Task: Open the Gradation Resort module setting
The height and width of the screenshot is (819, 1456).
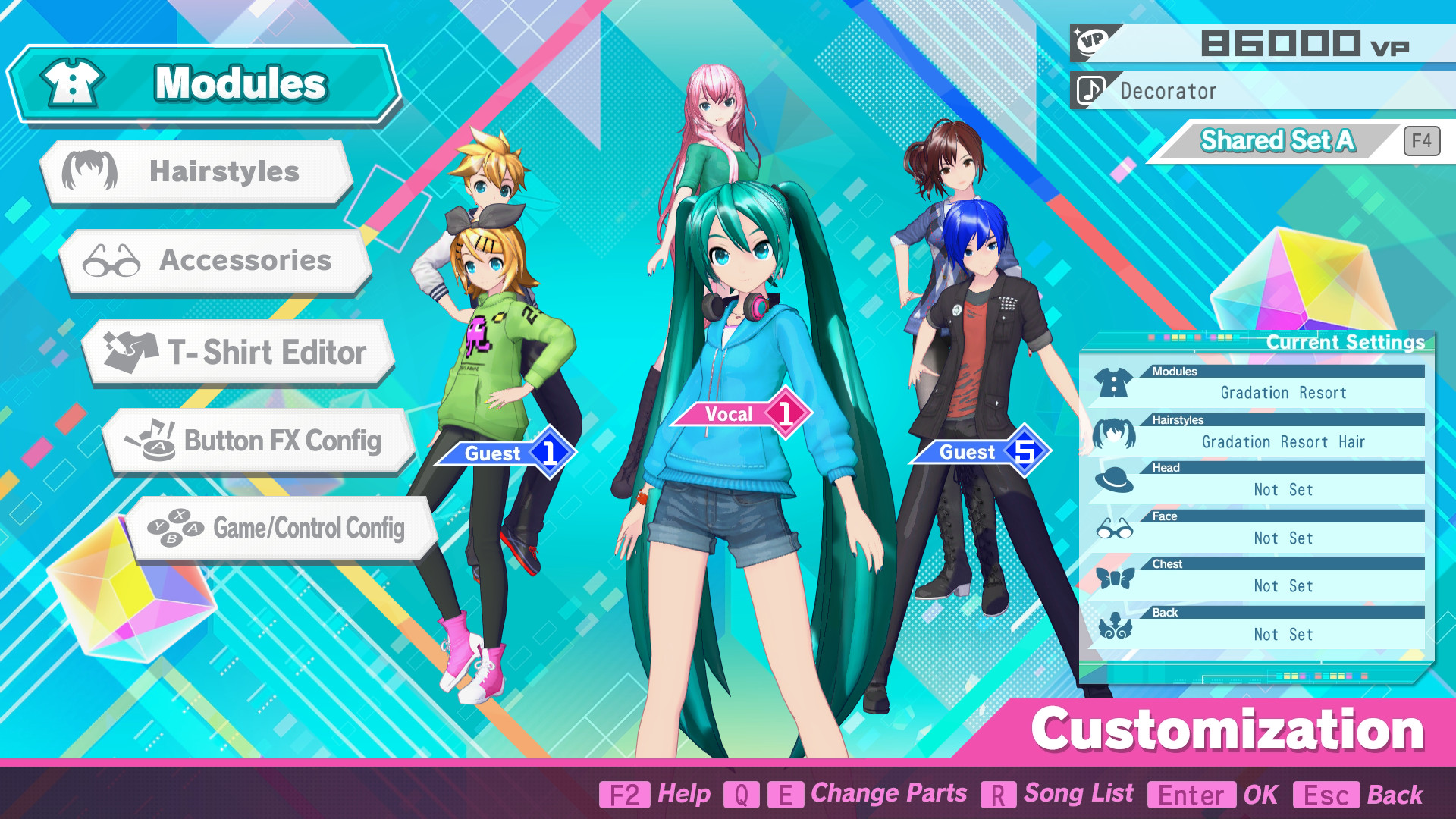Action: pyautogui.click(x=1285, y=392)
